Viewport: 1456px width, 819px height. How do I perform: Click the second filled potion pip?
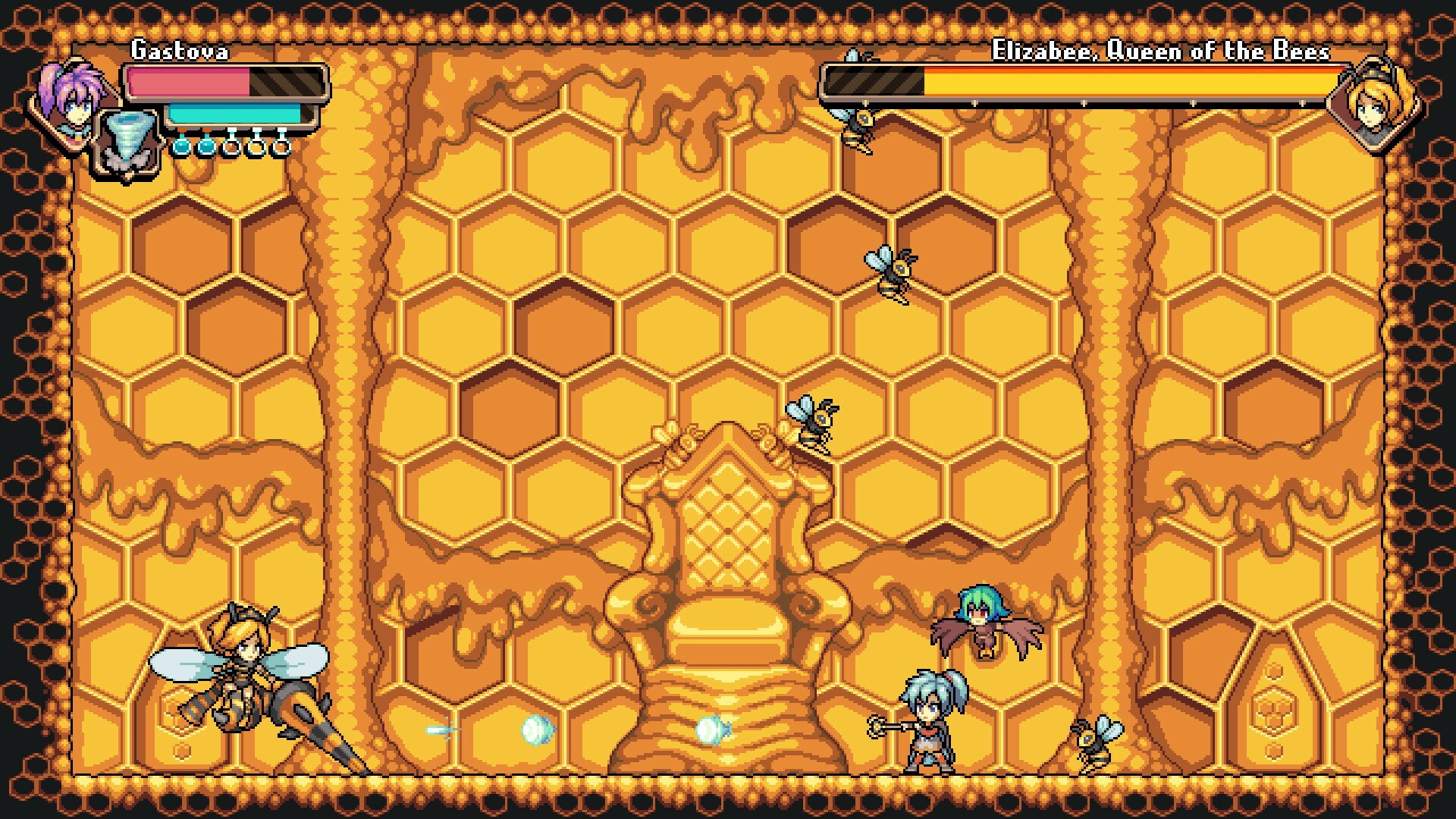(x=206, y=149)
